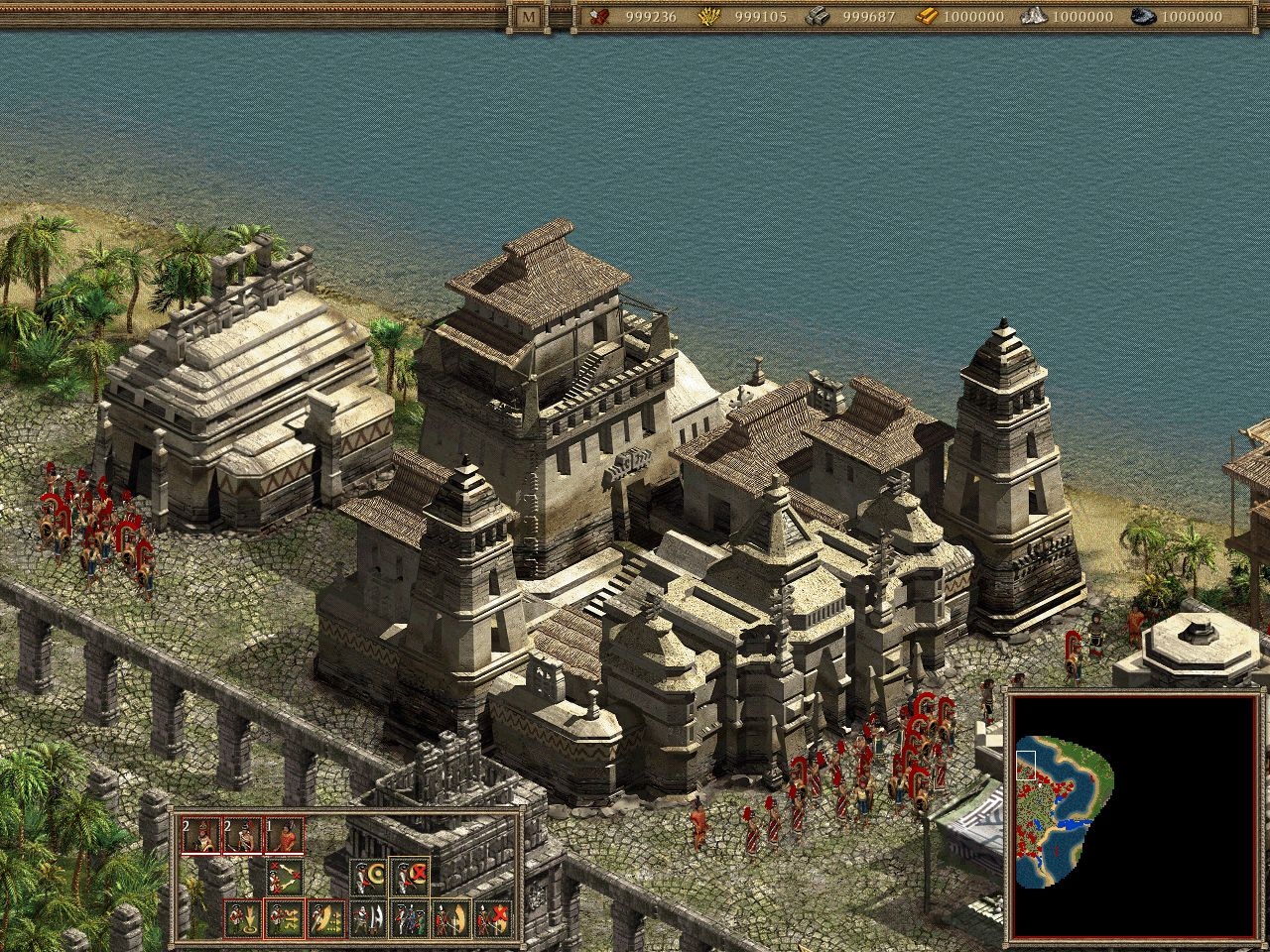Click the gold resource icon
The image size is (1270, 952).
click(928, 17)
